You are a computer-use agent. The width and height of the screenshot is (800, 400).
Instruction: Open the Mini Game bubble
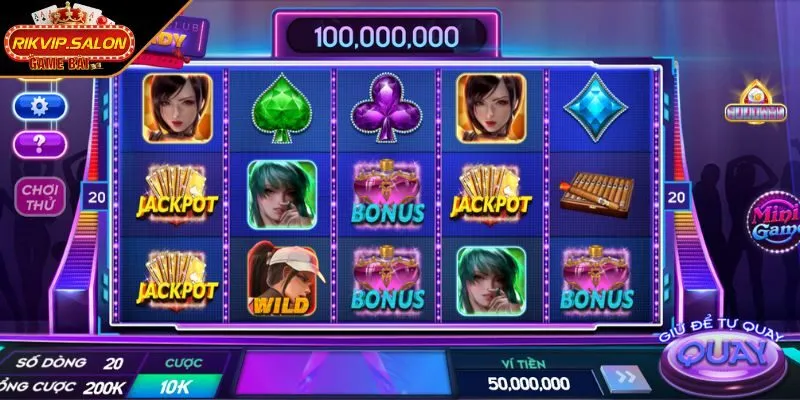click(x=774, y=219)
